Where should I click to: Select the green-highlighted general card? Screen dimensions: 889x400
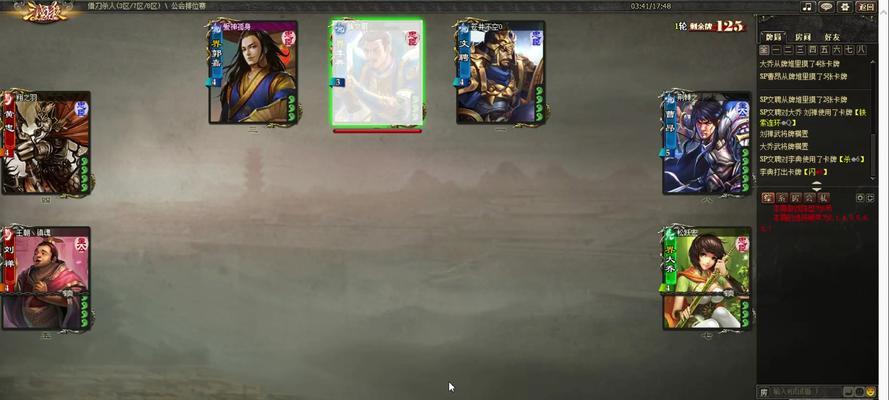click(376, 73)
